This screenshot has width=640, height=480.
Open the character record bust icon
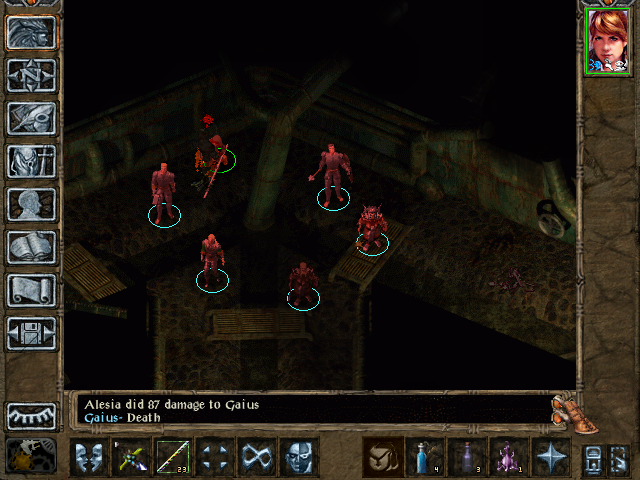click(x=32, y=204)
